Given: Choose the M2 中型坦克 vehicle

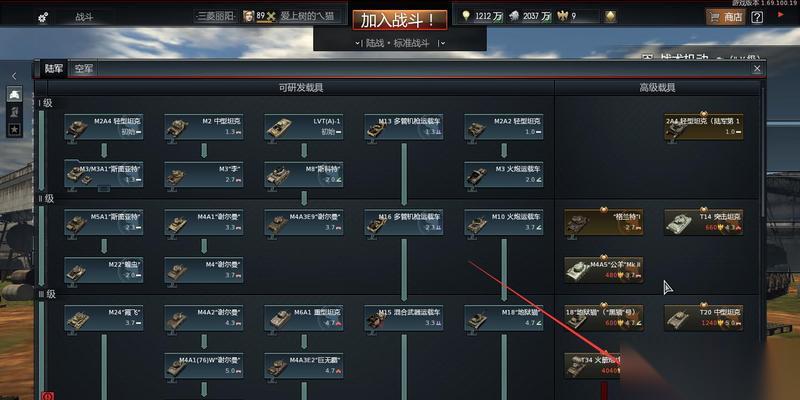Looking at the screenshot, I should pos(203,126).
